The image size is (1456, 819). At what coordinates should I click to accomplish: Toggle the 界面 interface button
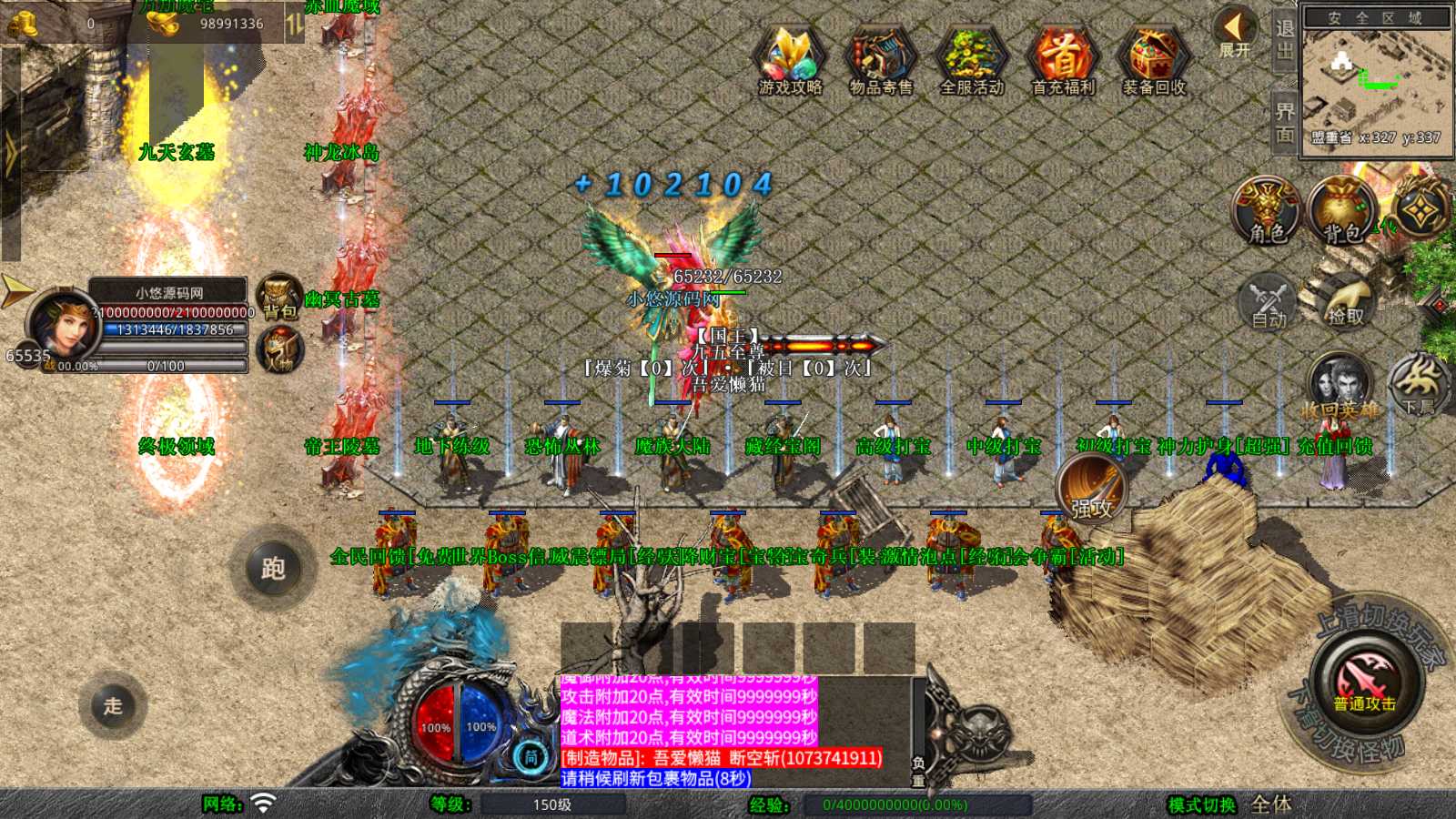pyautogui.click(x=1284, y=123)
